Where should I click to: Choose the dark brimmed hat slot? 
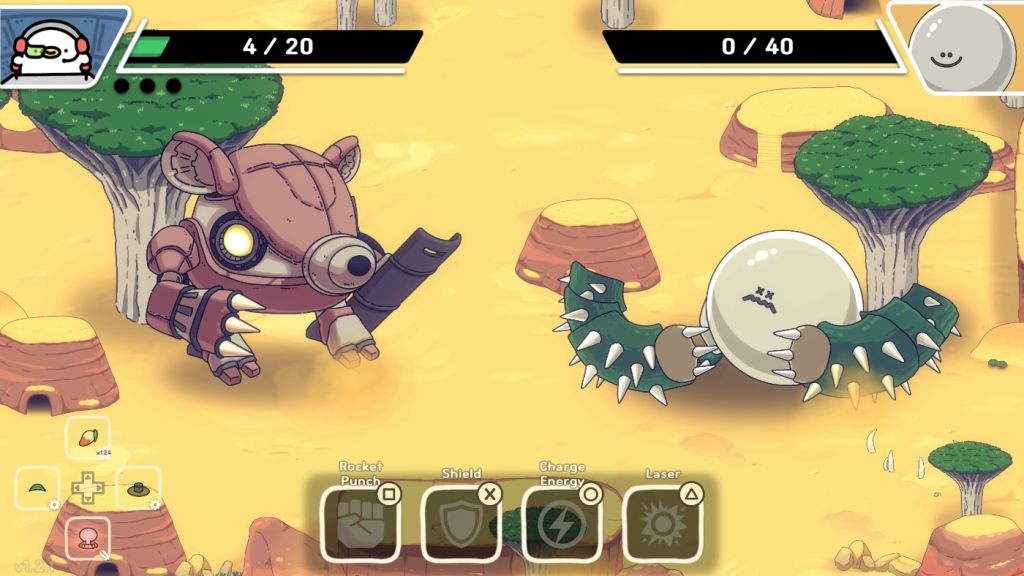[138, 489]
